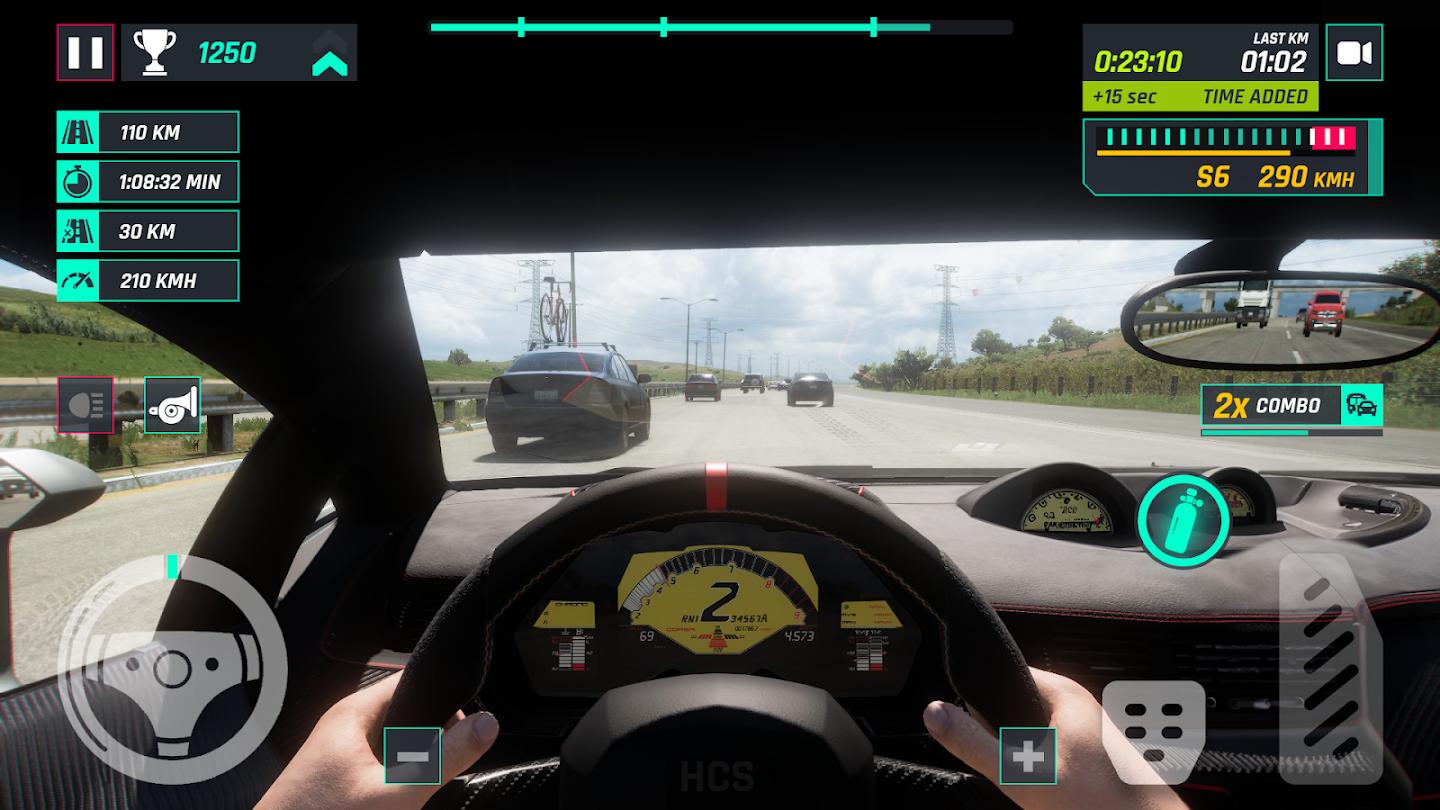Sound the car horn
1440x810 pixels.
coord(173,405)
